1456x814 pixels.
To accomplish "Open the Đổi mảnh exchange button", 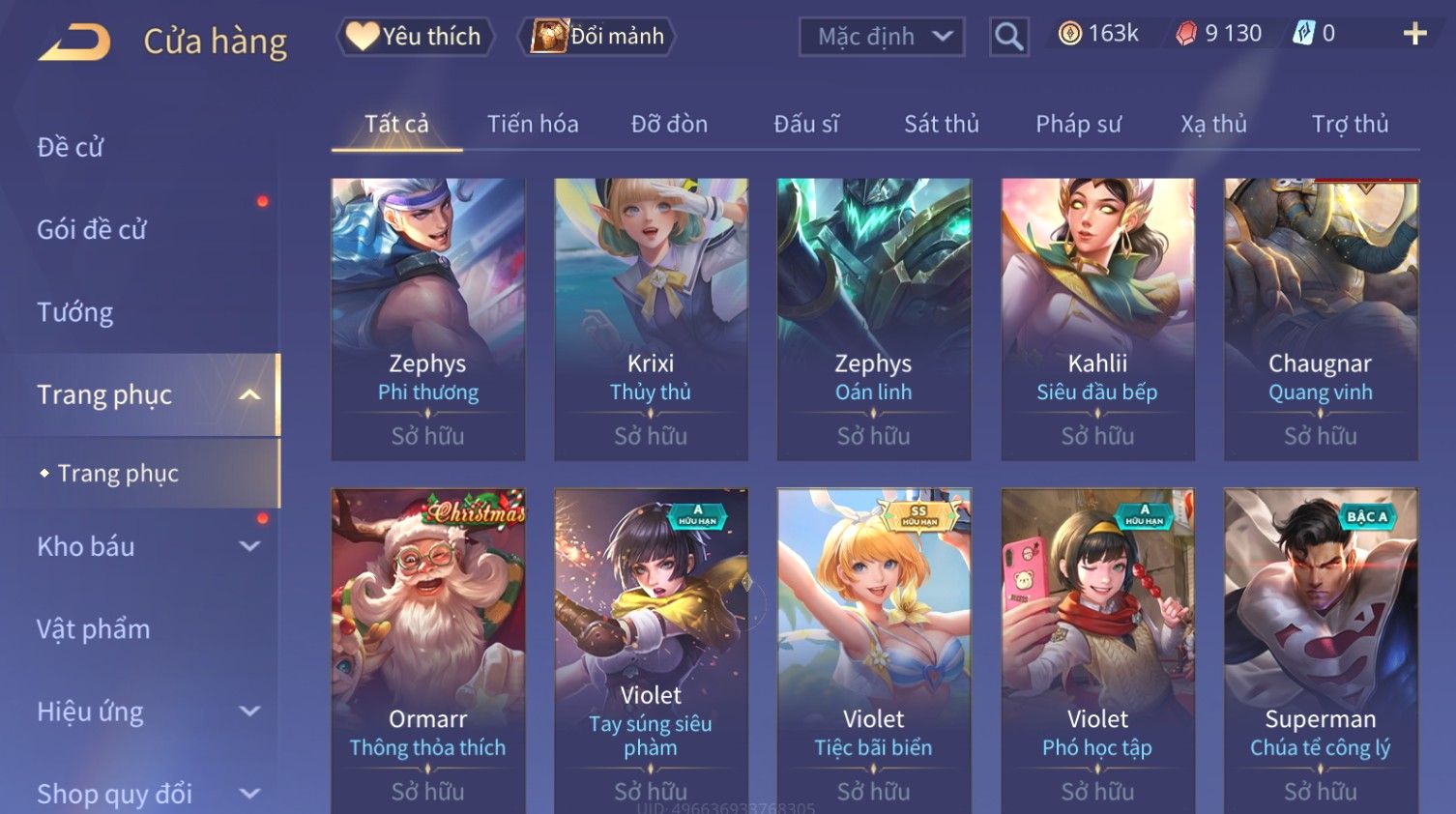I will tap(597, 37).
